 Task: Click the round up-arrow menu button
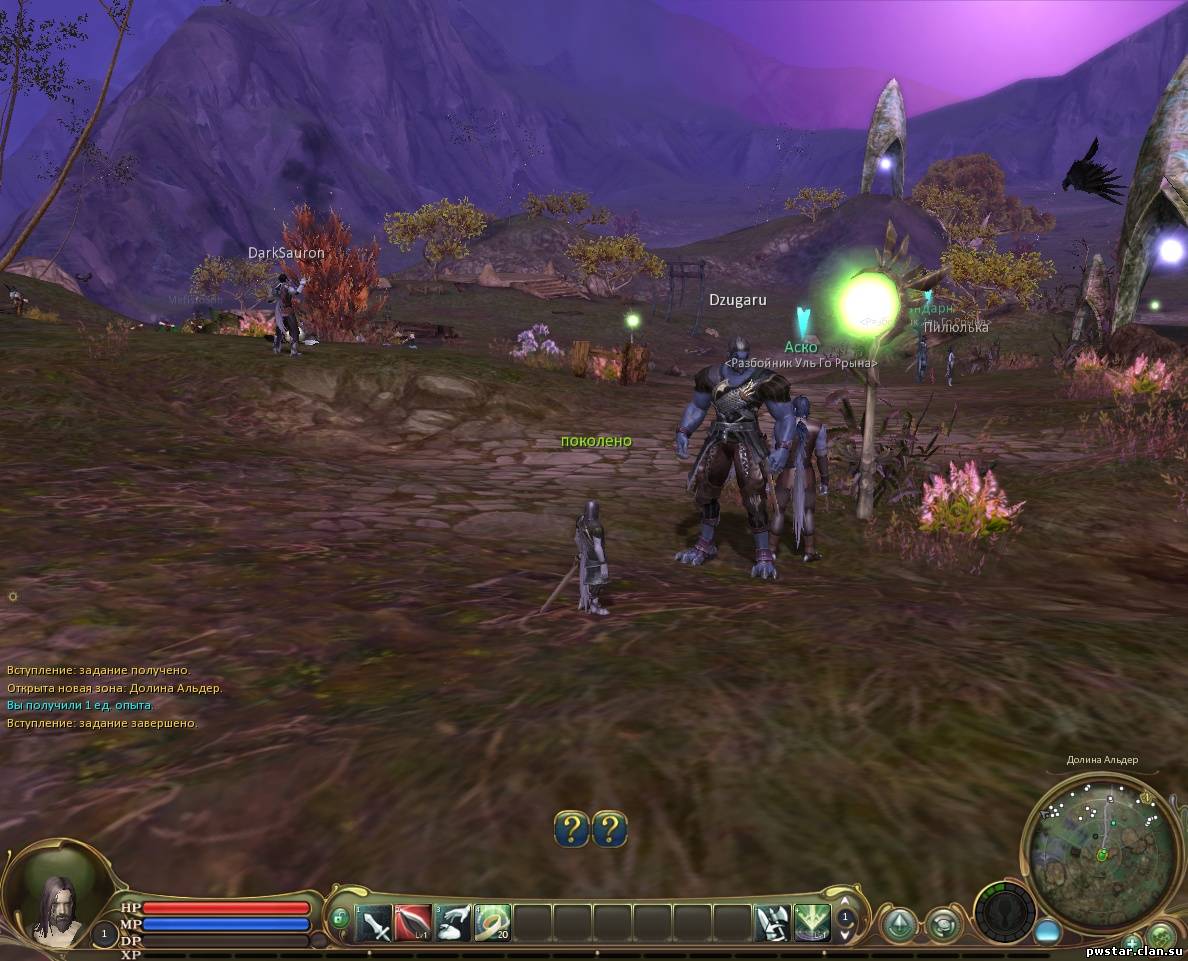click(x=900, y=924)
